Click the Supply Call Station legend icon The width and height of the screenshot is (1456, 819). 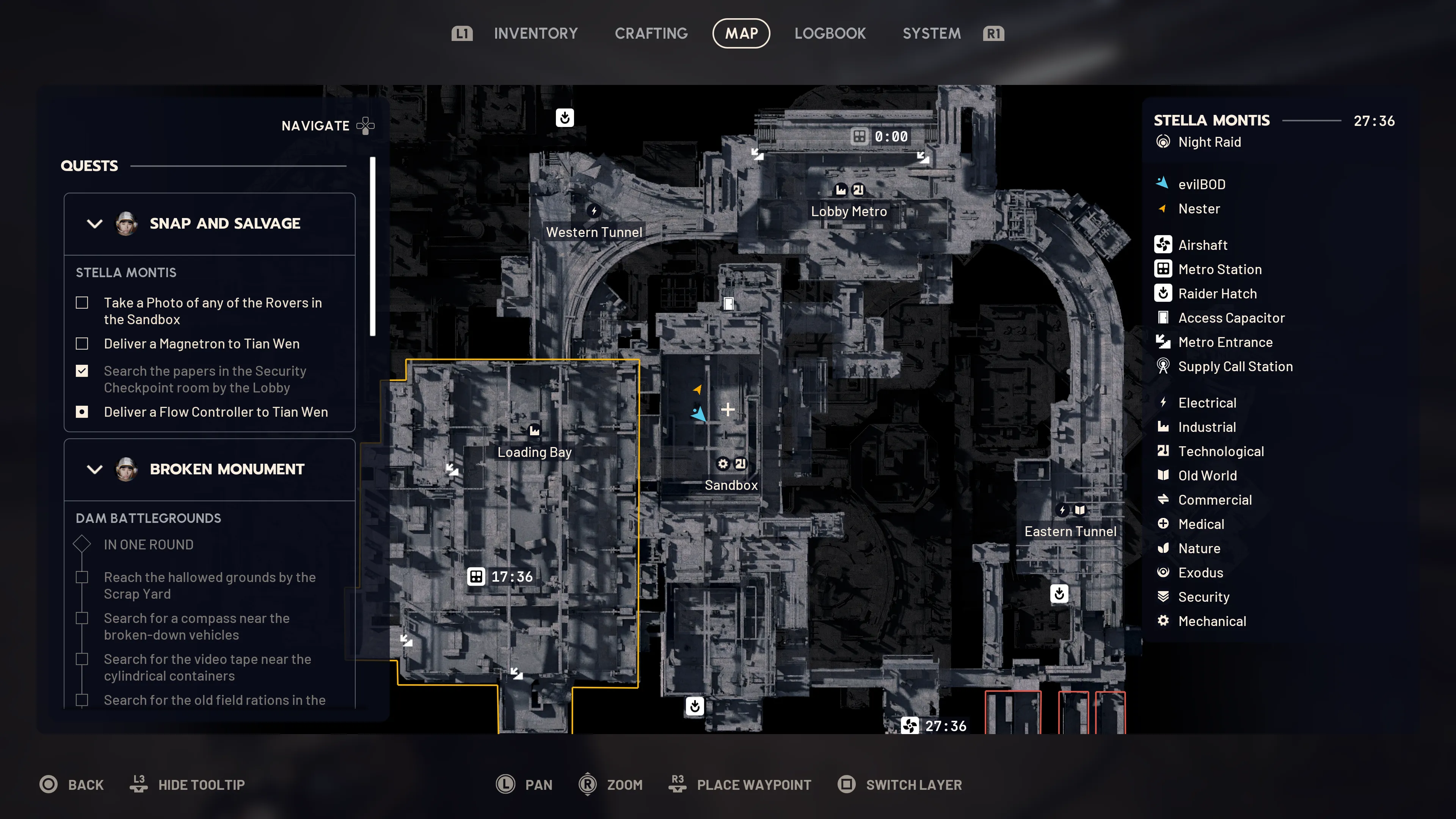(x=1163, y=366)
